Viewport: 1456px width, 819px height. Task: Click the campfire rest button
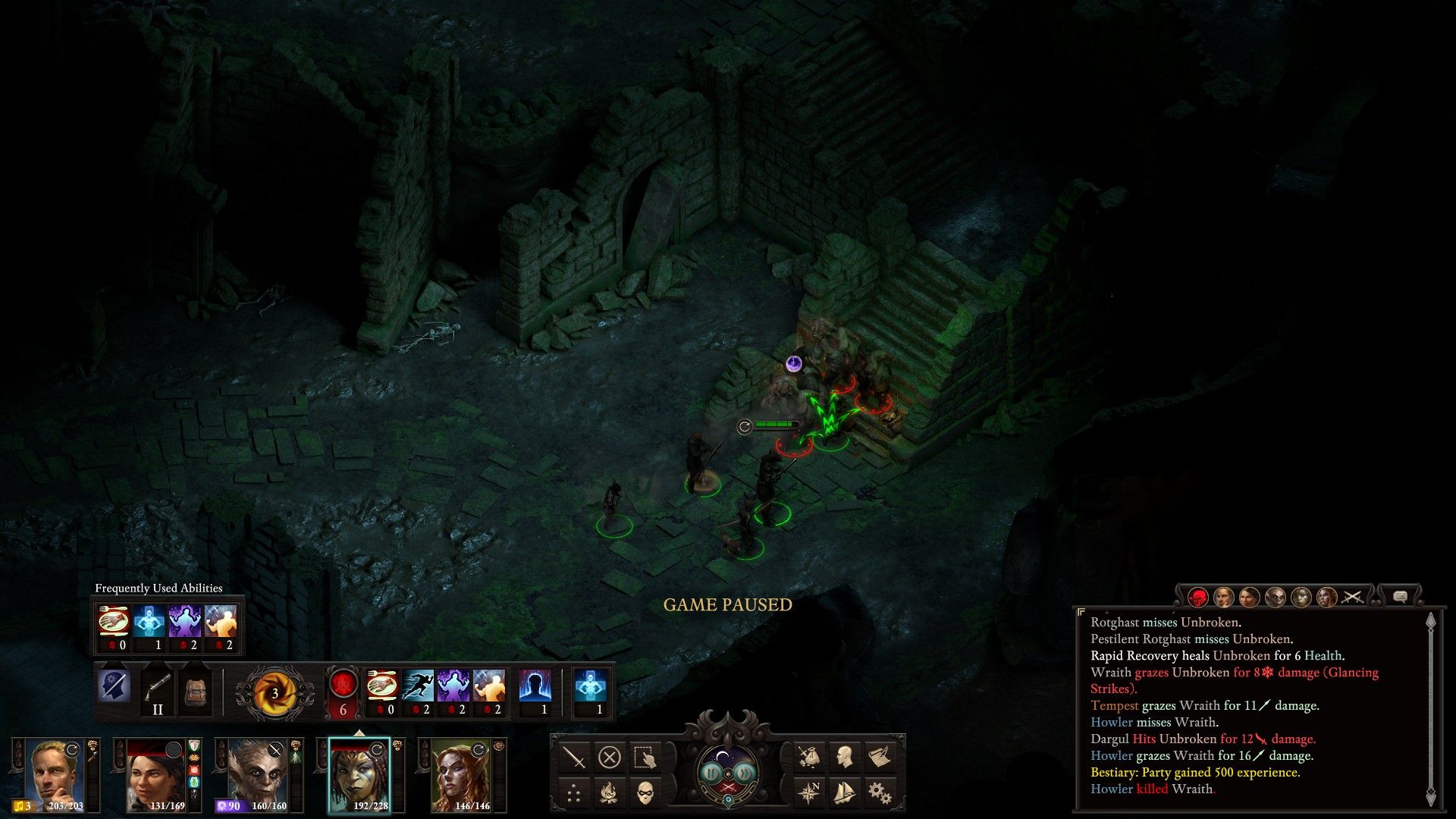pos(610,793)
